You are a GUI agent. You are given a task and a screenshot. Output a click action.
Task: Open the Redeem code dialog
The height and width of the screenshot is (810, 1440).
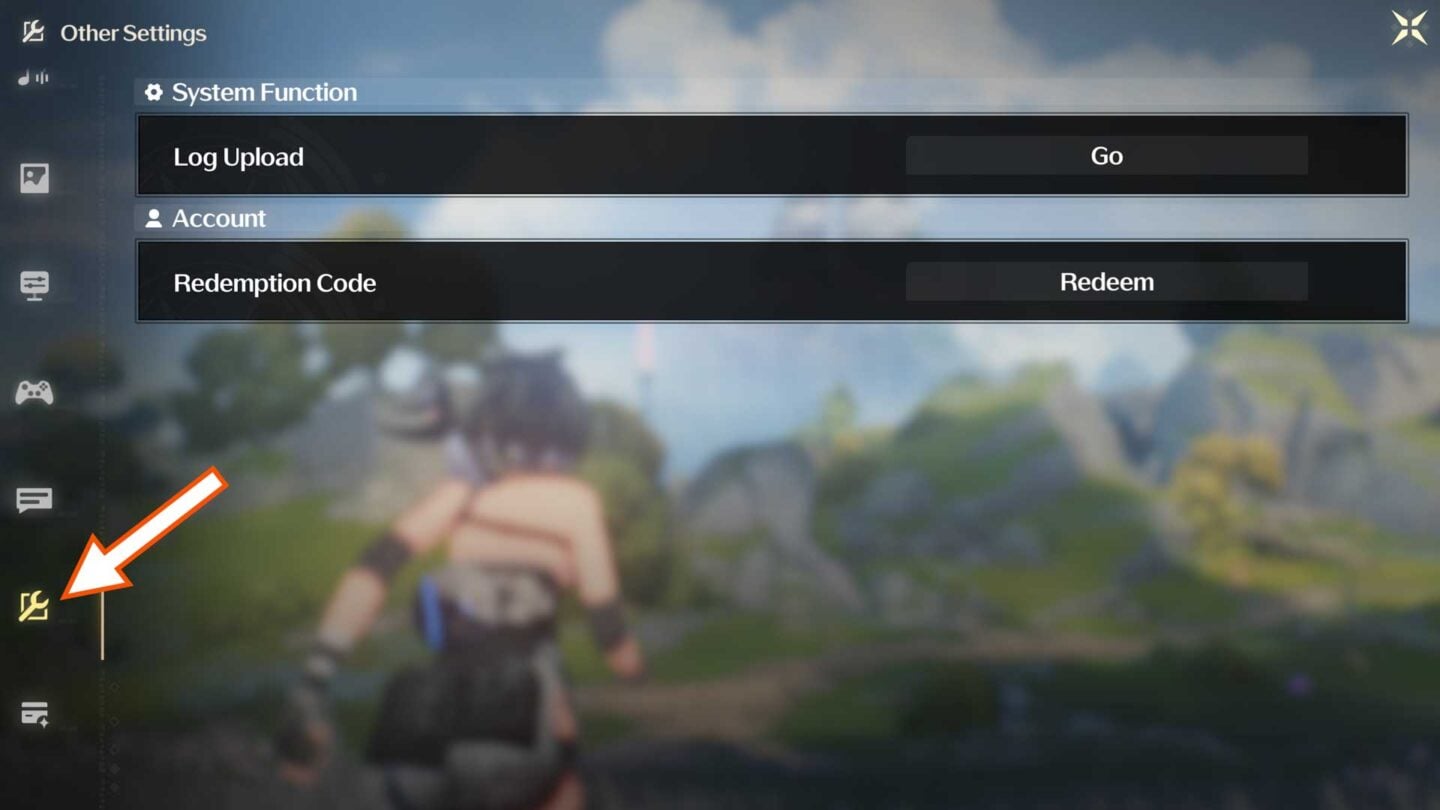pos(1106,282)
